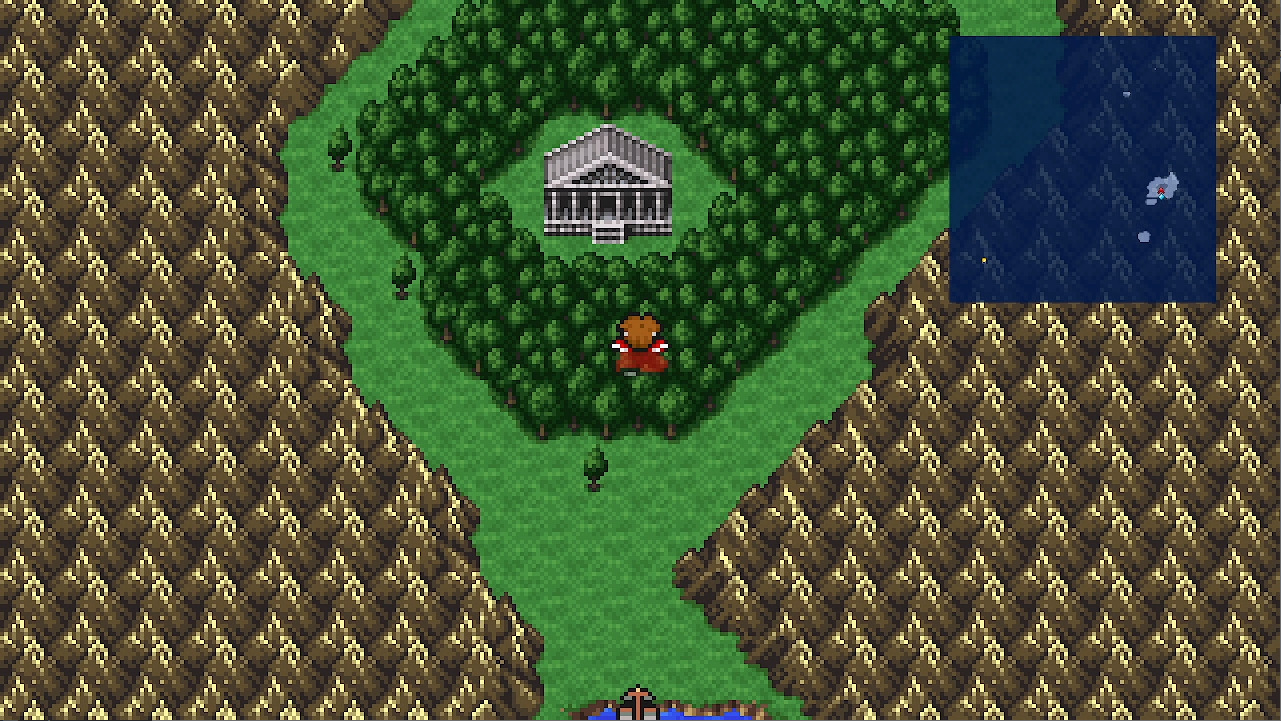Click the blue diamond marker on the minimap
This screenshot has height=721, width=1281.
pos(1162,196)
